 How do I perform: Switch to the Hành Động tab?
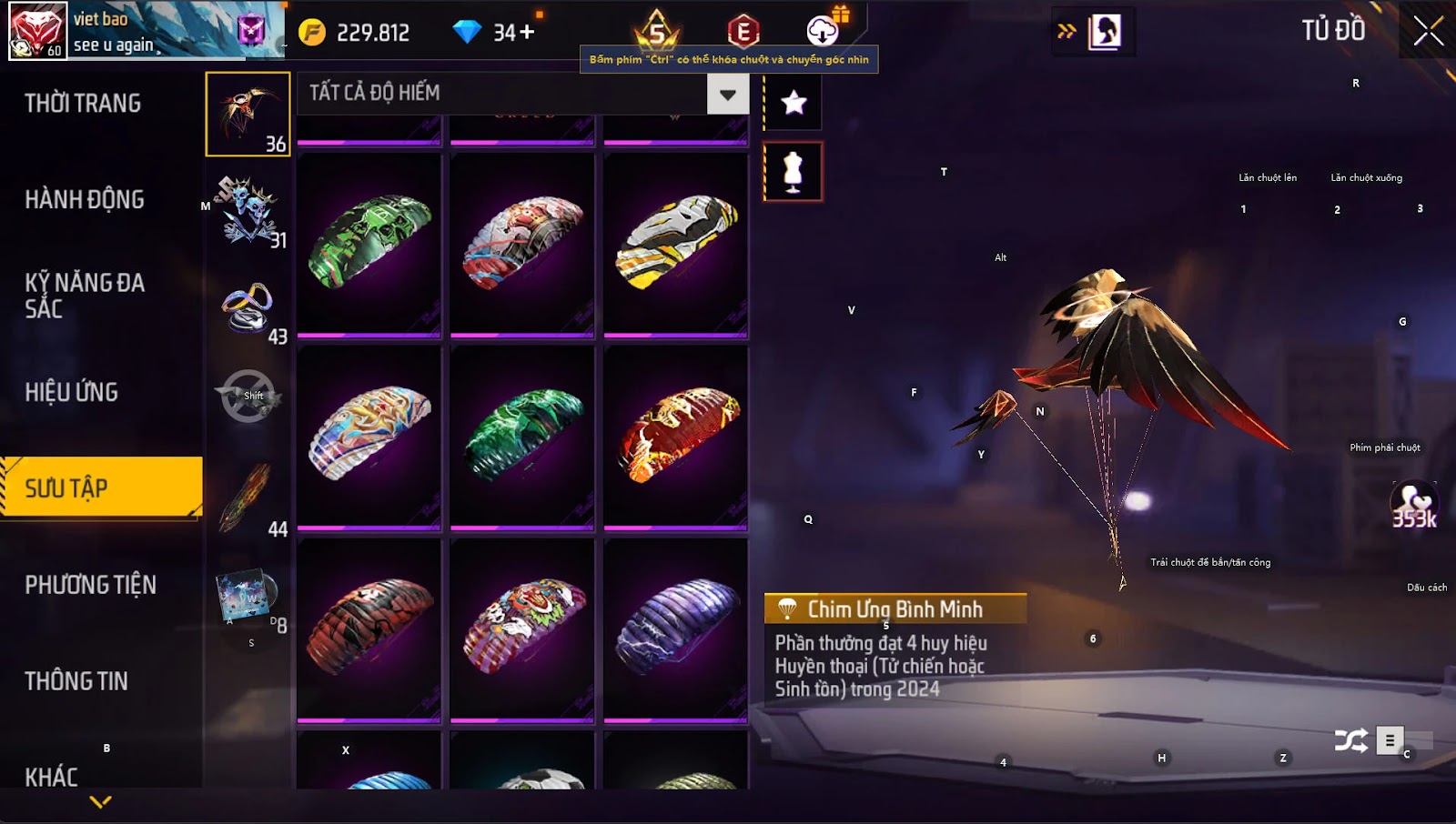tap(85, 200)
